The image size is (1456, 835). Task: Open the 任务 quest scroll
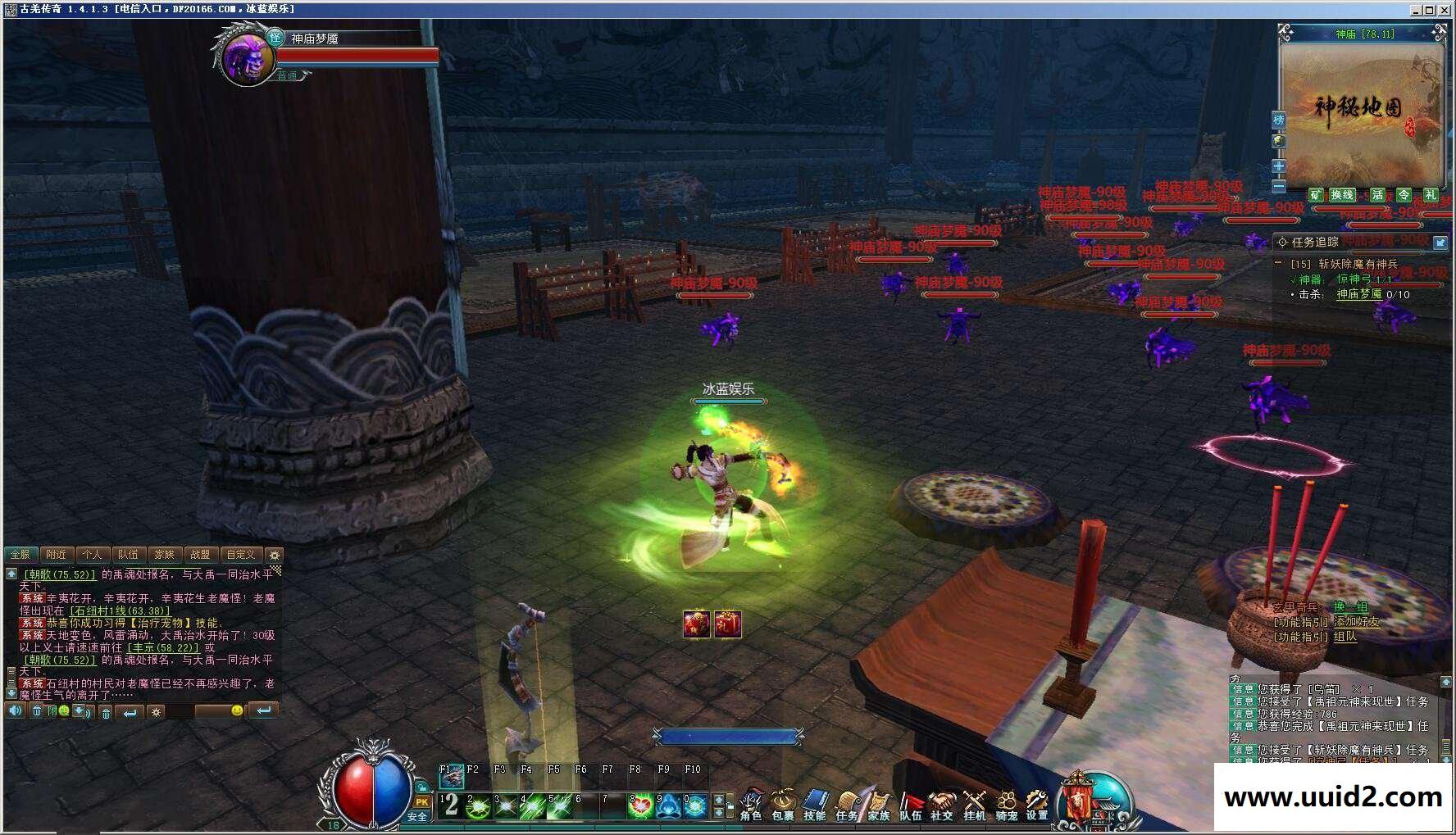[847, 805]
